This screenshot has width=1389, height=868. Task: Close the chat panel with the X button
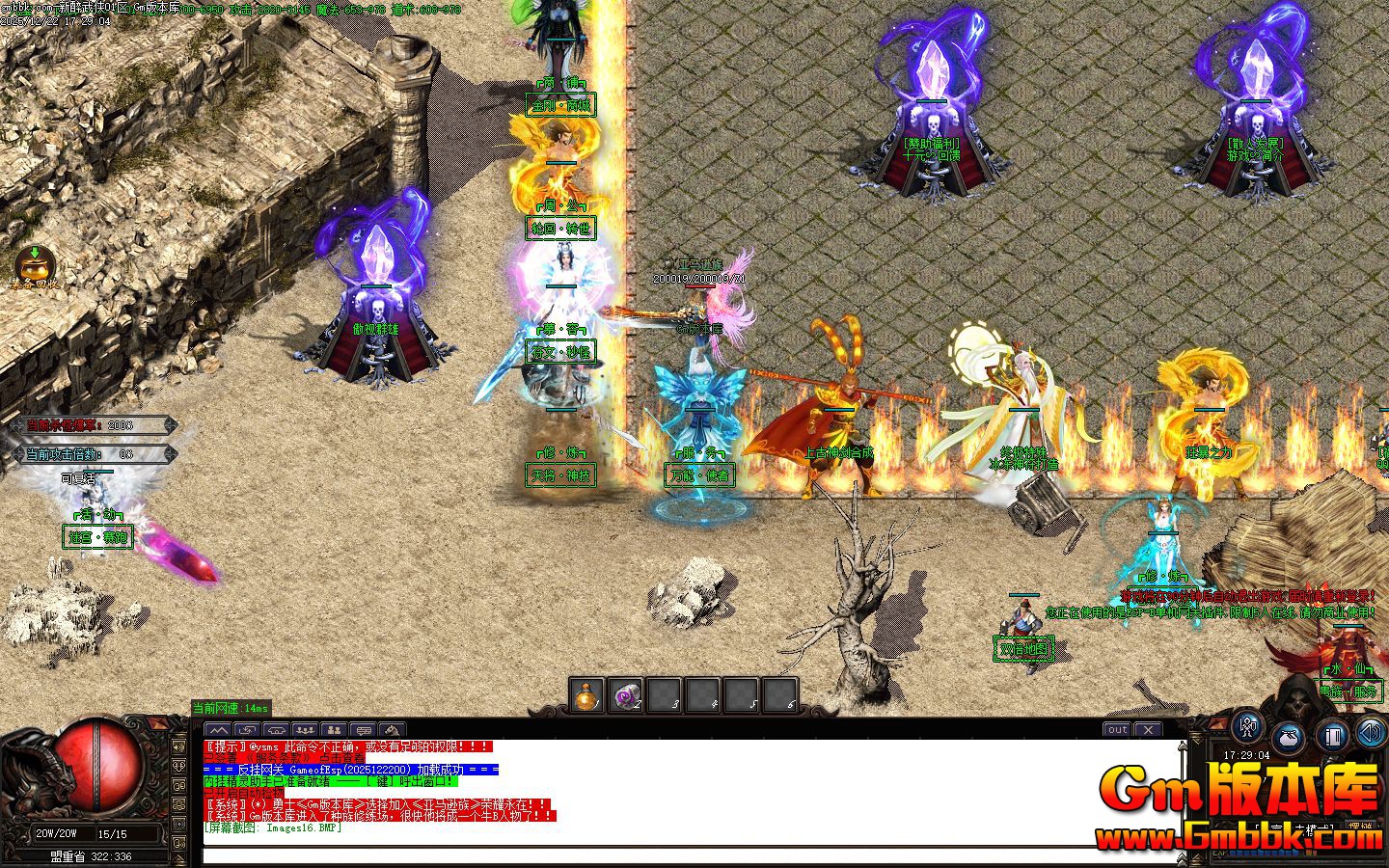pos(1148,730)
